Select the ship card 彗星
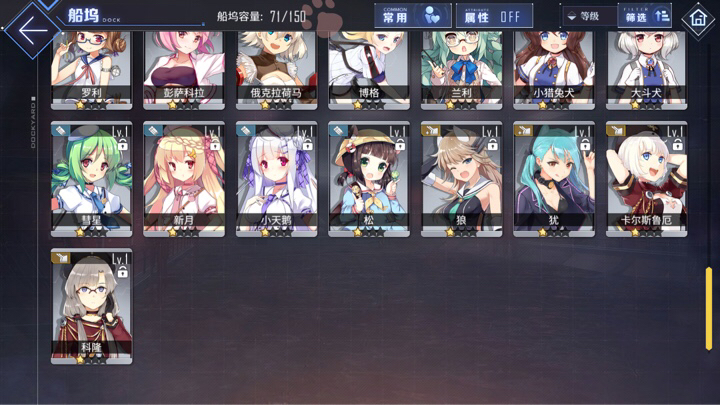This screenshot has width=720, height=405. tap(91, 178)
